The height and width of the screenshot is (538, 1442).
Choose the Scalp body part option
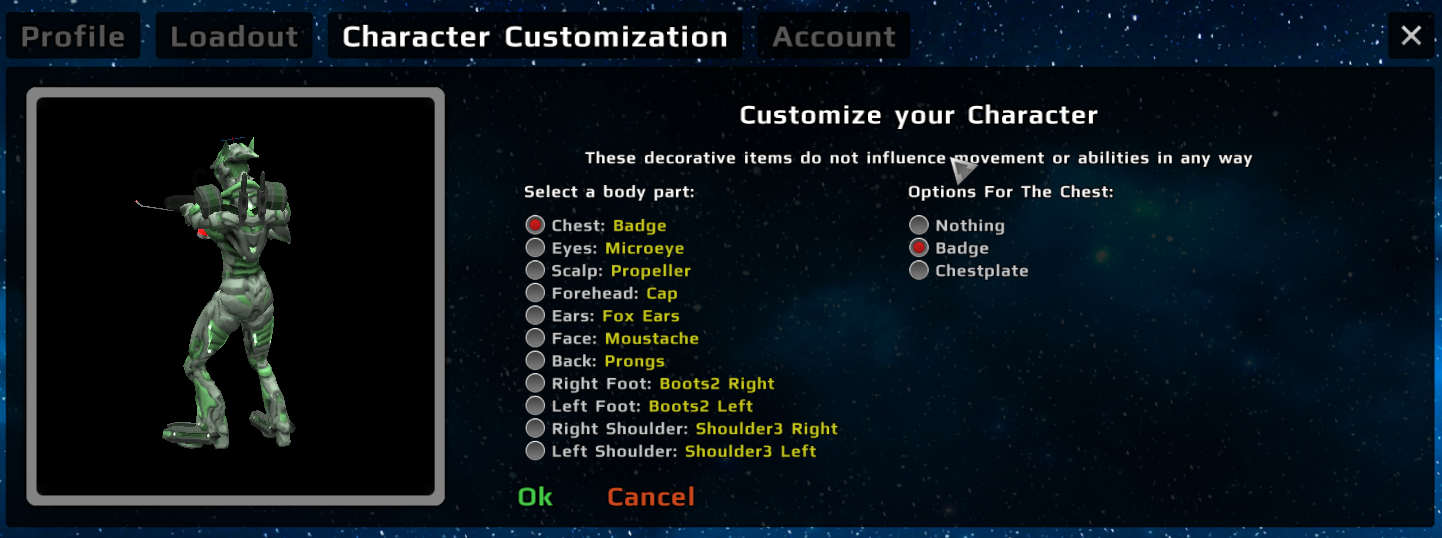[536, 271]
